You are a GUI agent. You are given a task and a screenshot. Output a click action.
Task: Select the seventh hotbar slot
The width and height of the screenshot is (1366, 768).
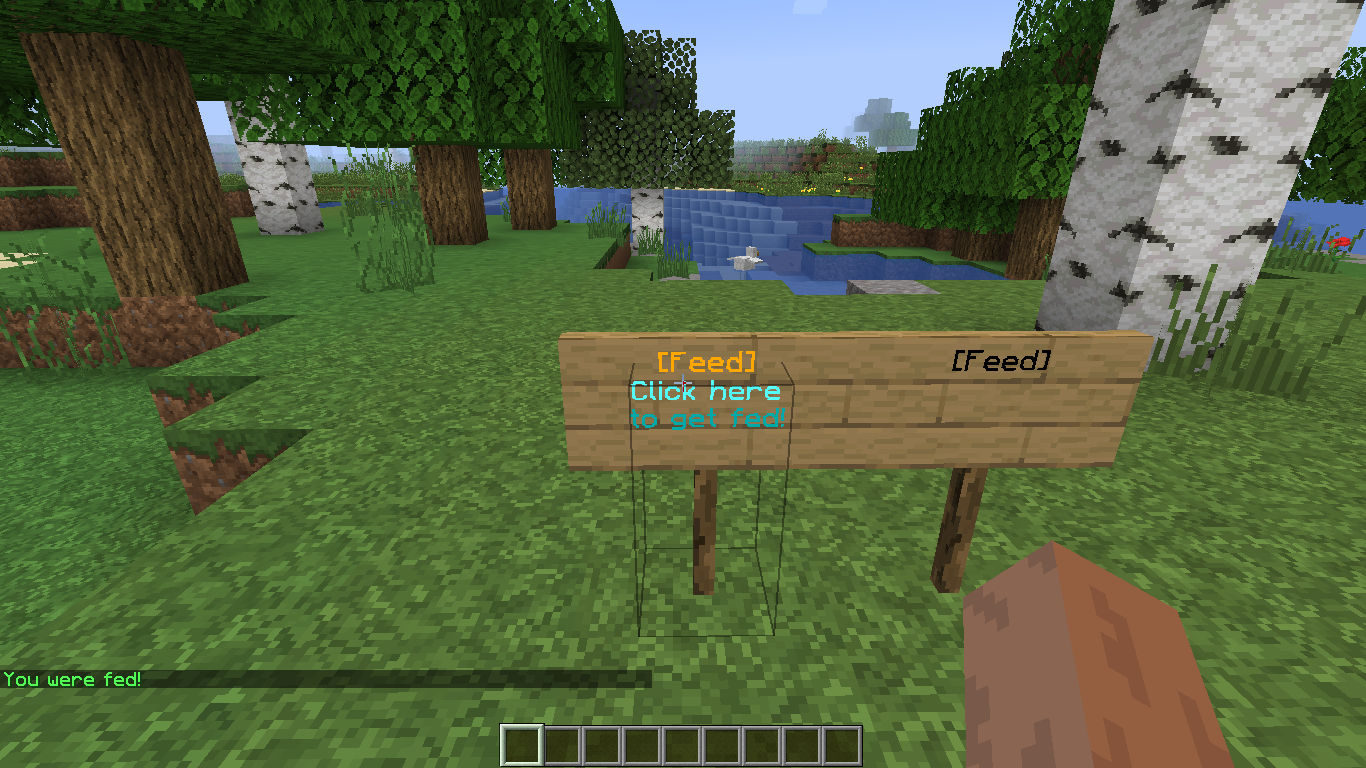coord(762,741)
